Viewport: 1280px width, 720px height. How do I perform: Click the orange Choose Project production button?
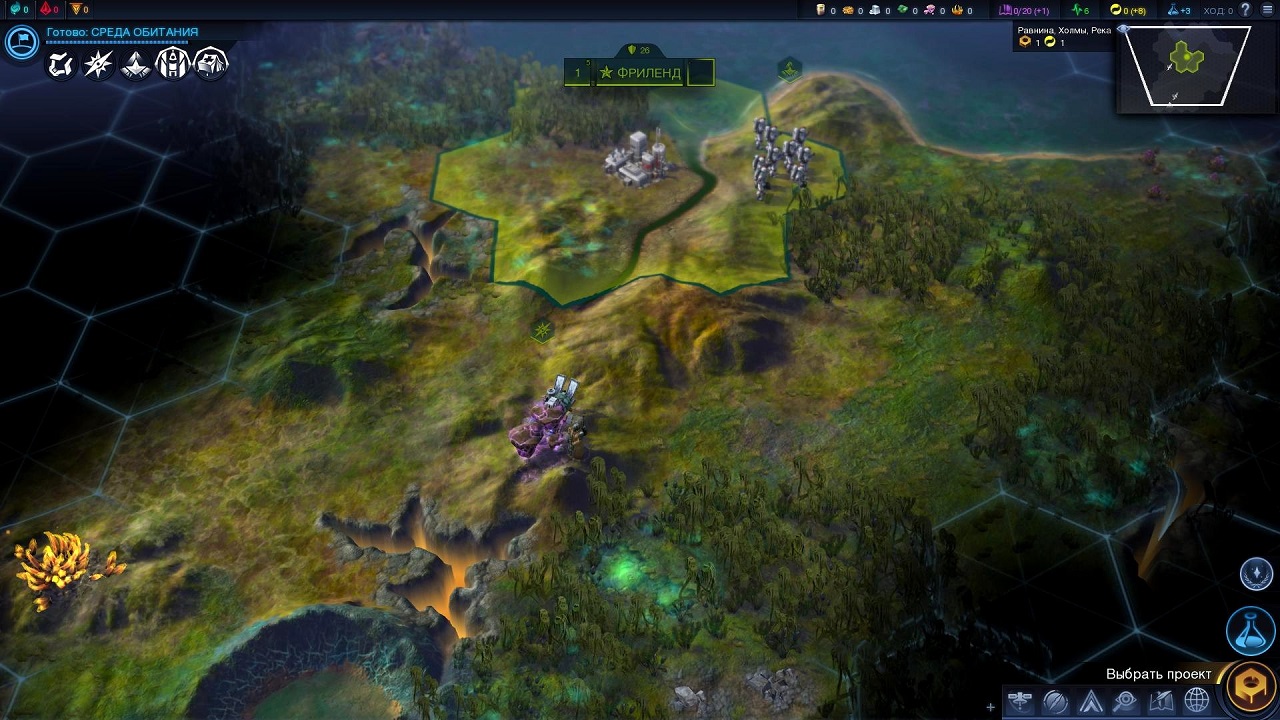(x=1251, y=687)
